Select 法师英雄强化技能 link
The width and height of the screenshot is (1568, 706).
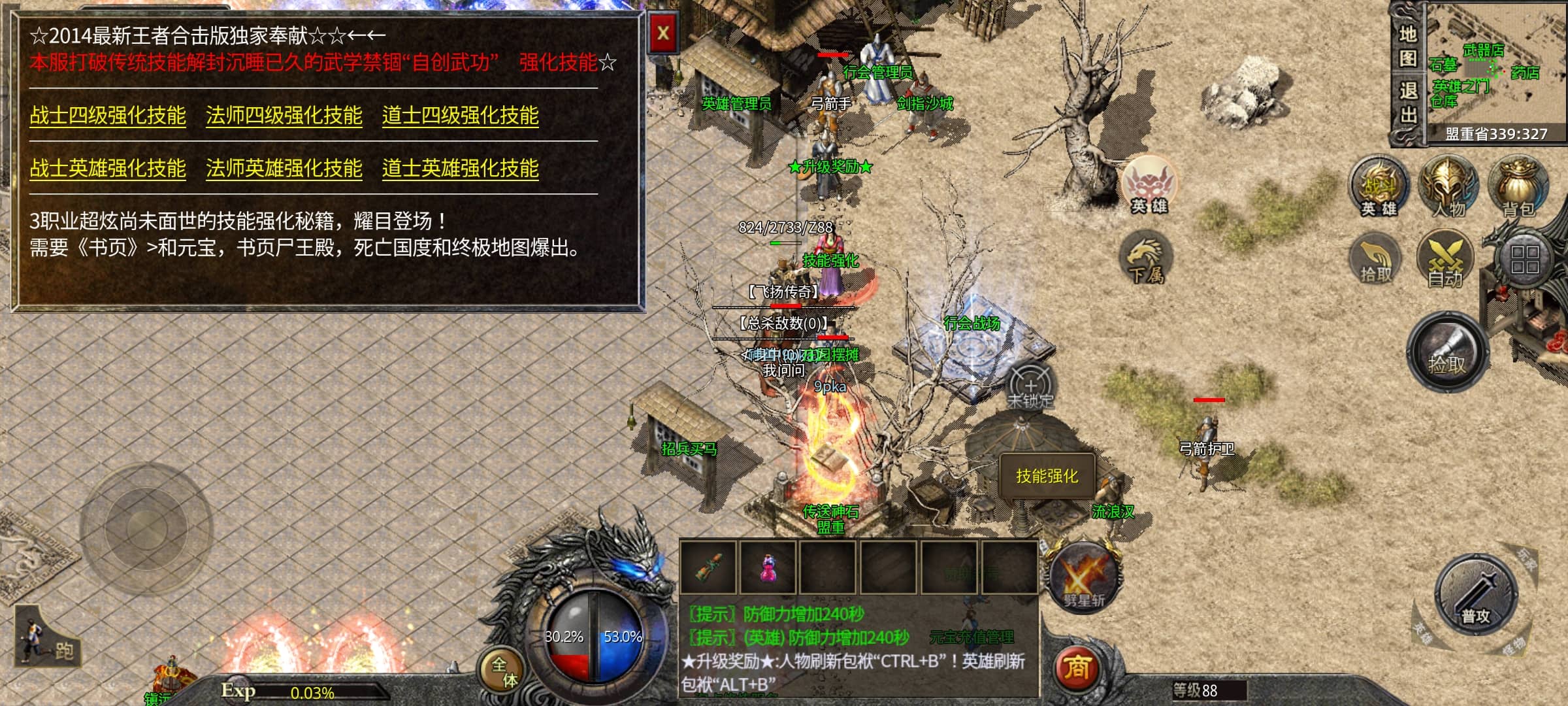pos(284,169)
